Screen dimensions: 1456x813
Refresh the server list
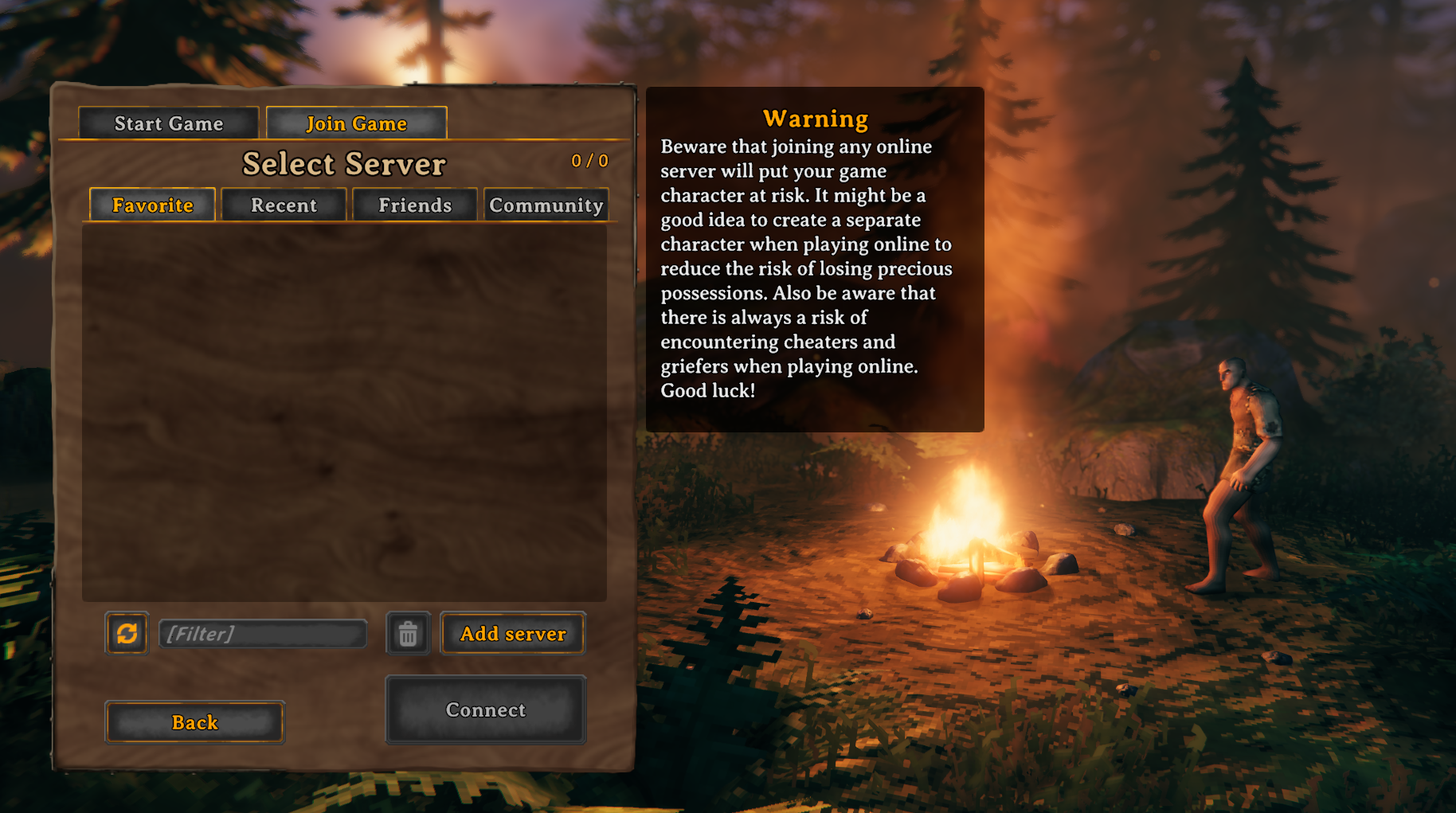pyautogui.click(x=127, y=634)
